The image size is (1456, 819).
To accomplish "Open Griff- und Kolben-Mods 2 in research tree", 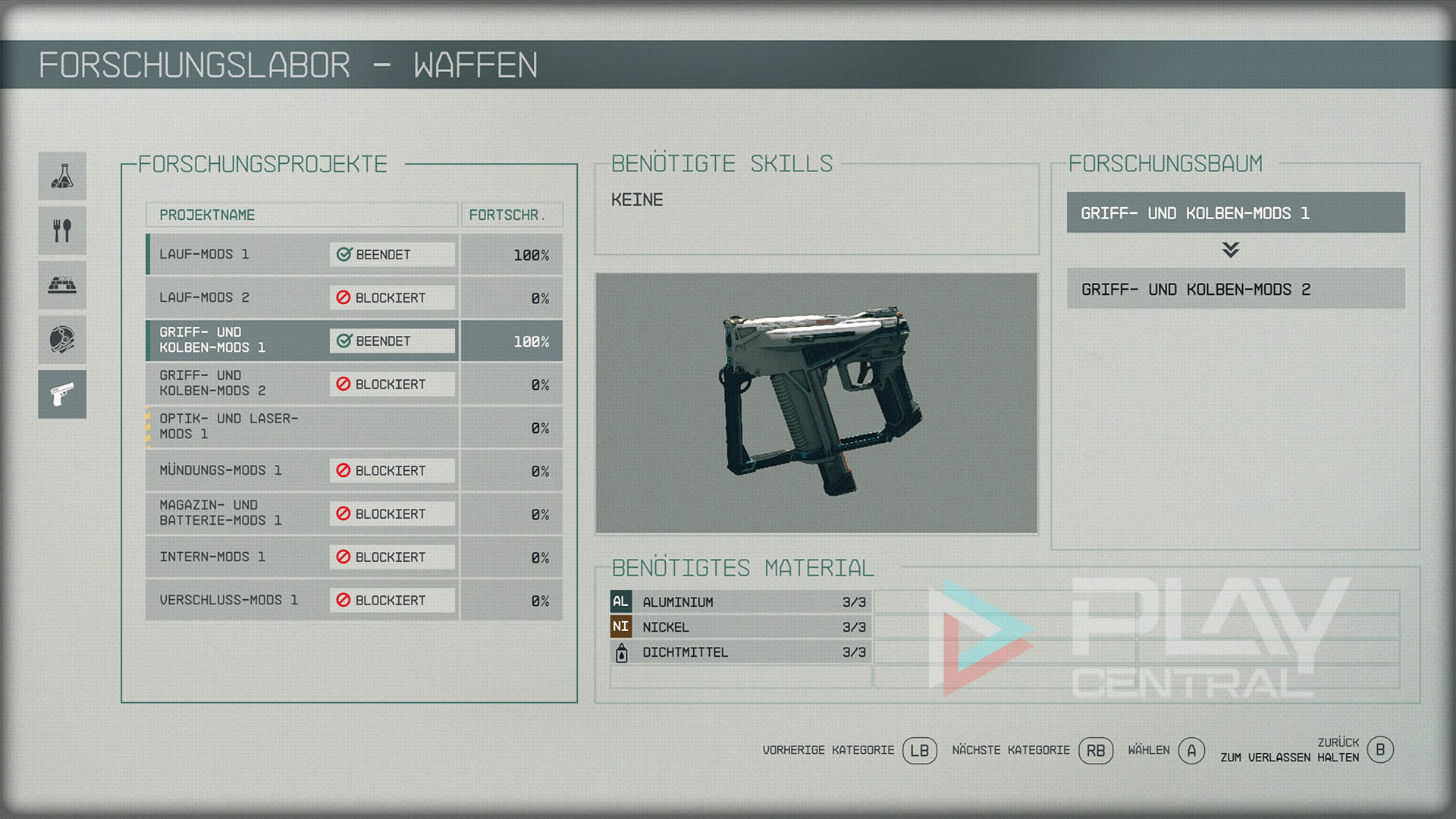I will click(1235, 289).
